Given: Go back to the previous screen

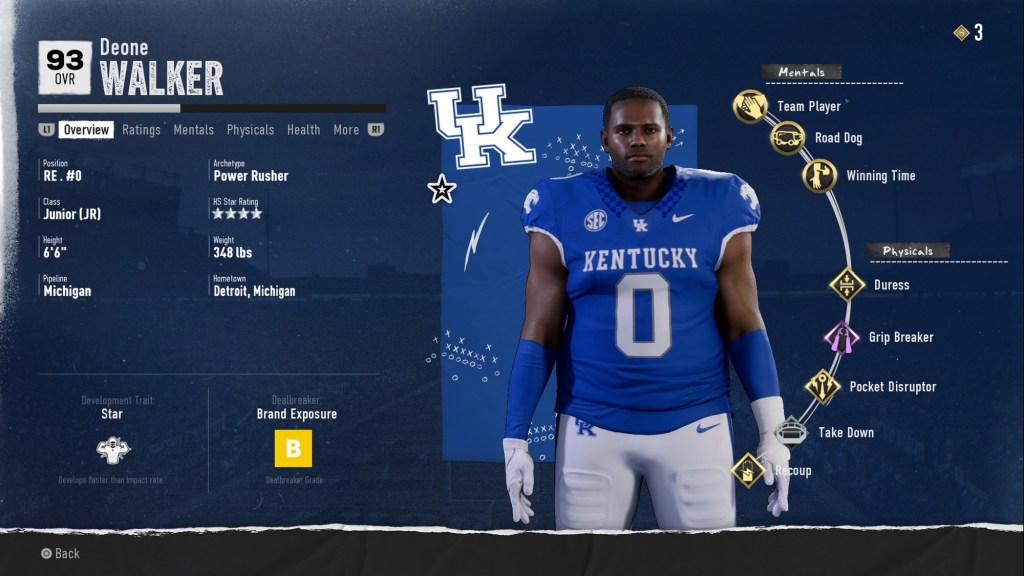Looking at the screenshot, I should pyautogui.click(x=59, y=553).
